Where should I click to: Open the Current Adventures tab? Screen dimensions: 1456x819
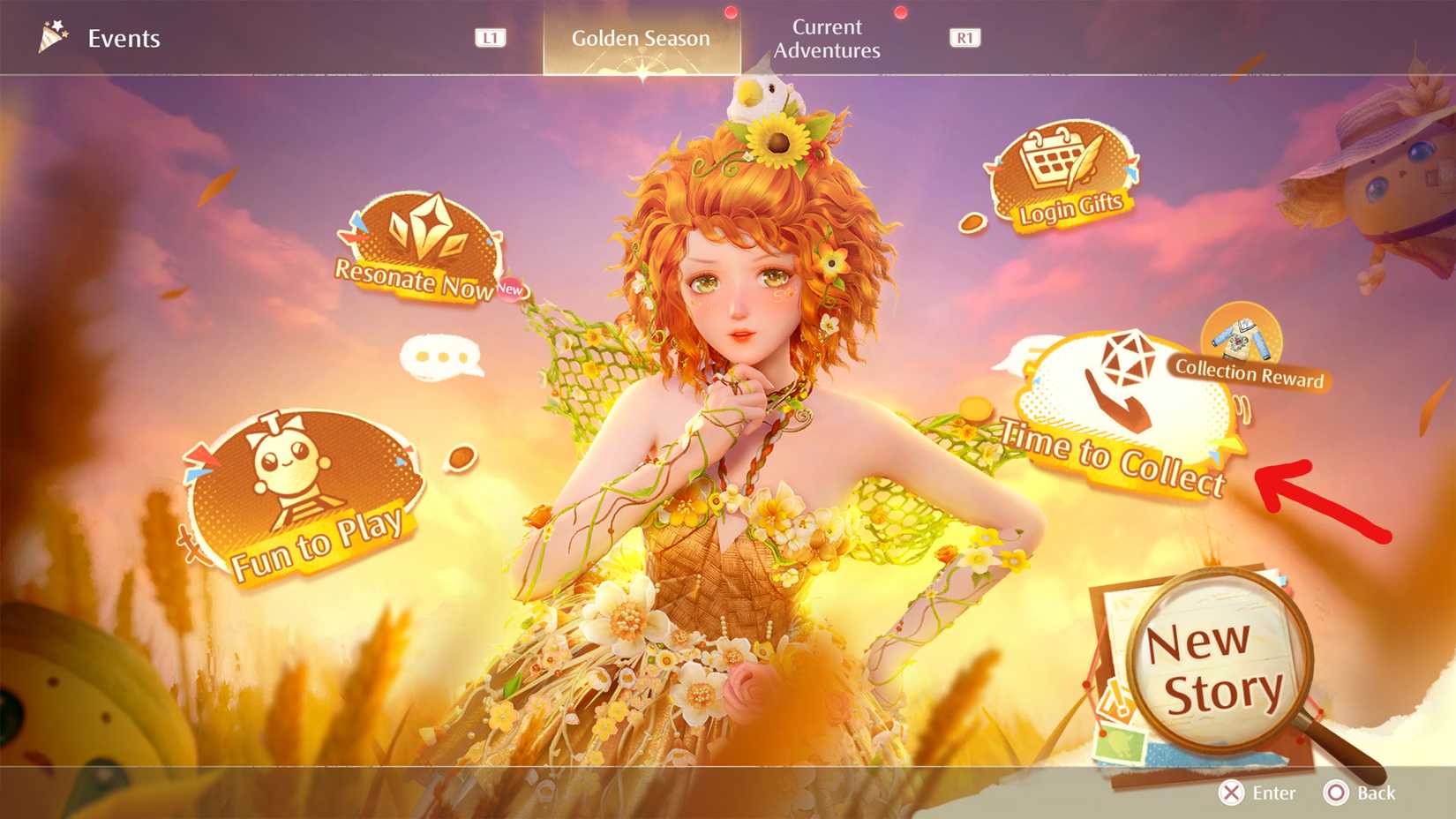(826, 39)
